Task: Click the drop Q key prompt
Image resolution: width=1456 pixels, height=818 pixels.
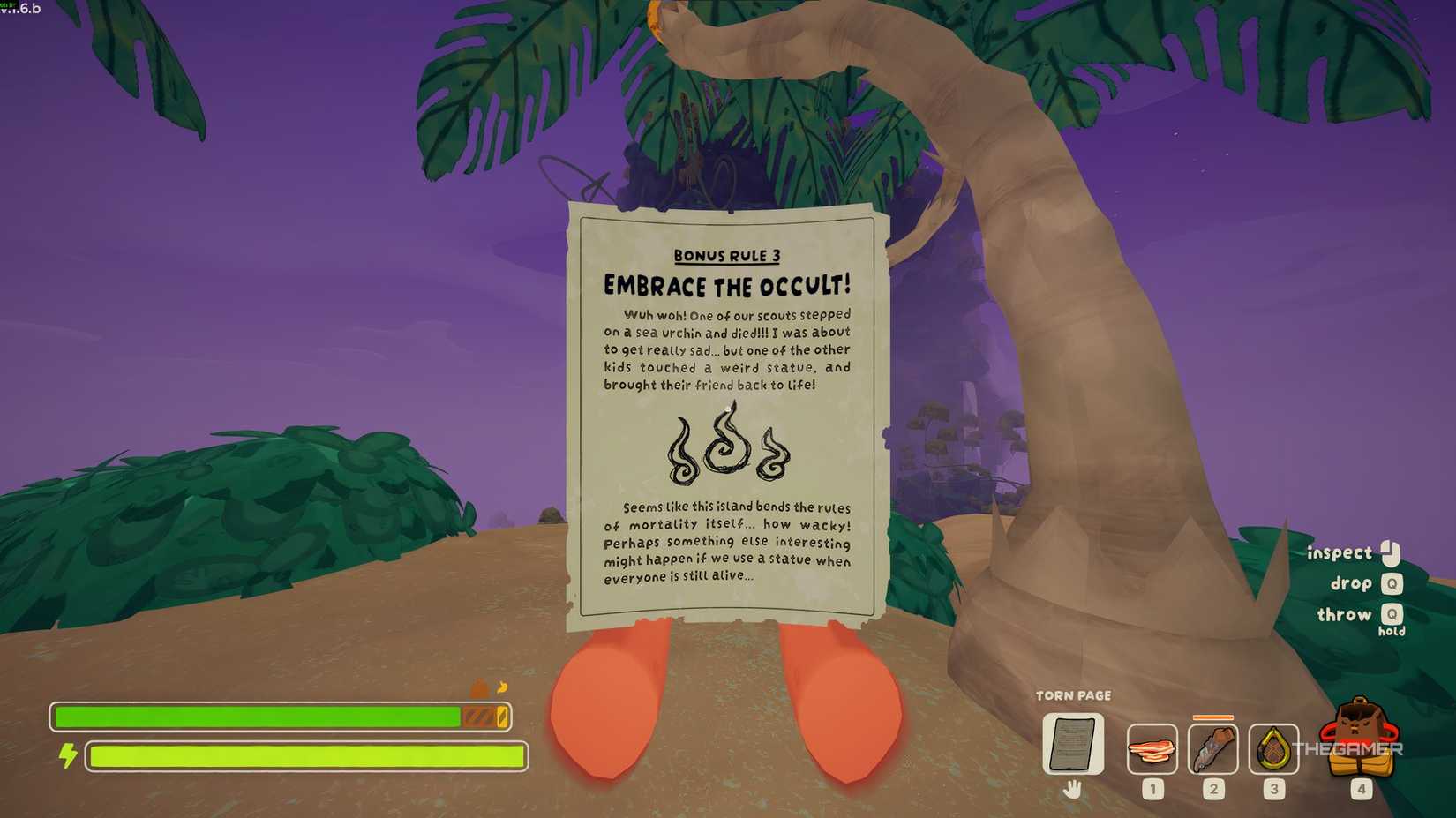Action: (1392, 583)
